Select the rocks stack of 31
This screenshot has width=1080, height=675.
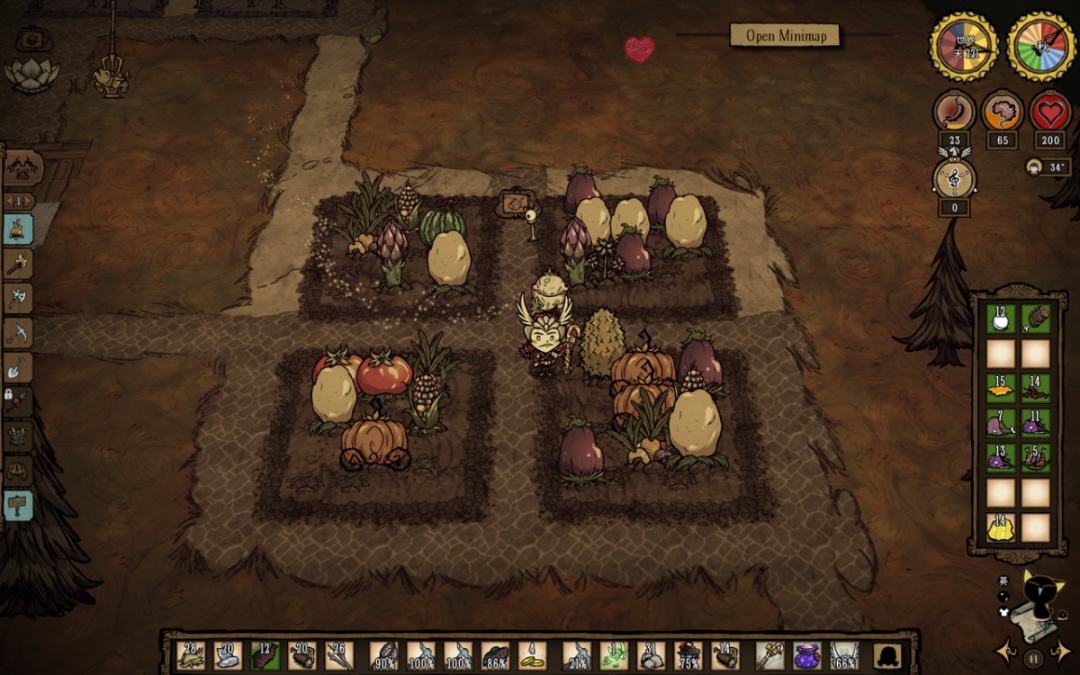pos(651,655)
